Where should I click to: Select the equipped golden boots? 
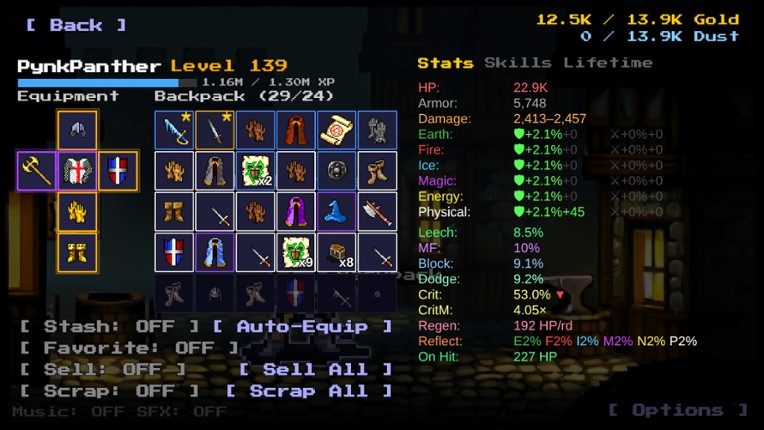78,252
